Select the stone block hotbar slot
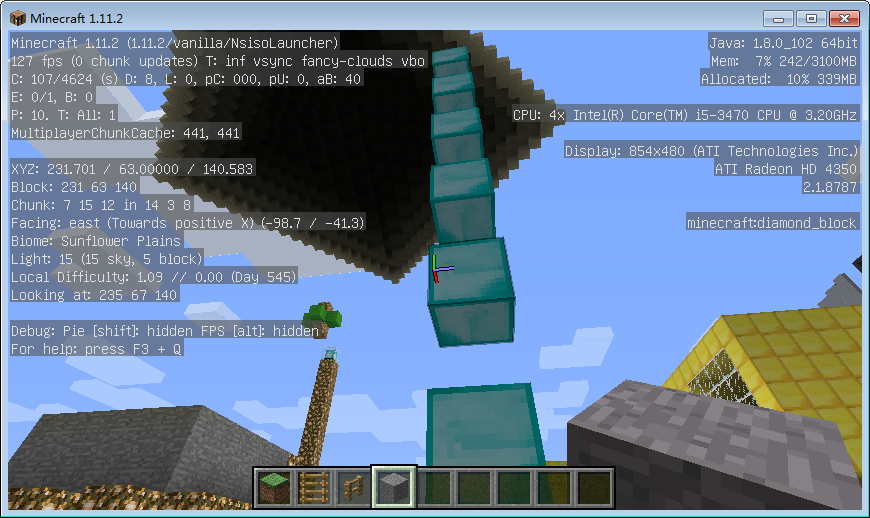The width and height of the screenshot is (870, 518). [393, 487]
